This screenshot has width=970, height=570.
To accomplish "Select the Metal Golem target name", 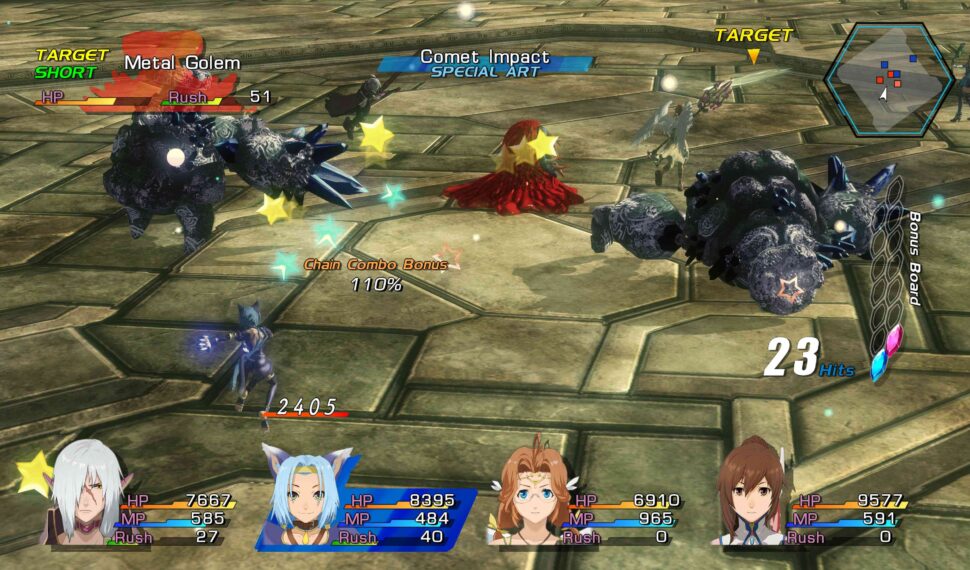I will tap(182, 63).
